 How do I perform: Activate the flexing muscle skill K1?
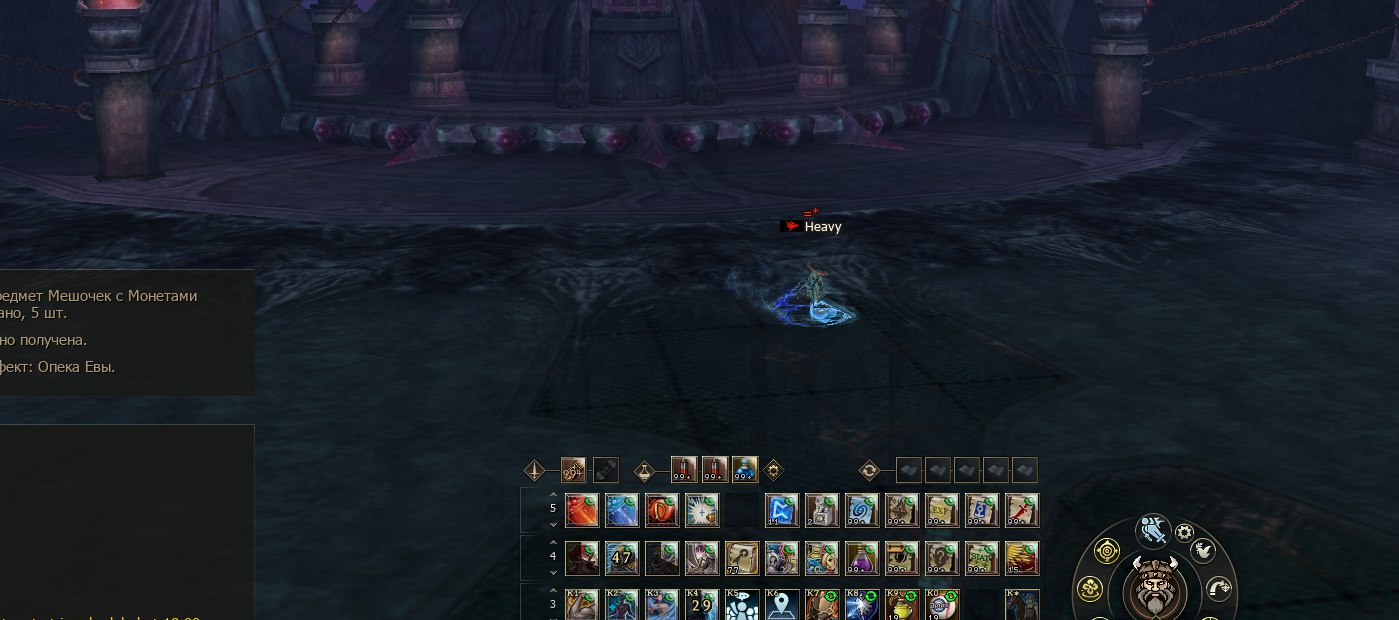582,605
